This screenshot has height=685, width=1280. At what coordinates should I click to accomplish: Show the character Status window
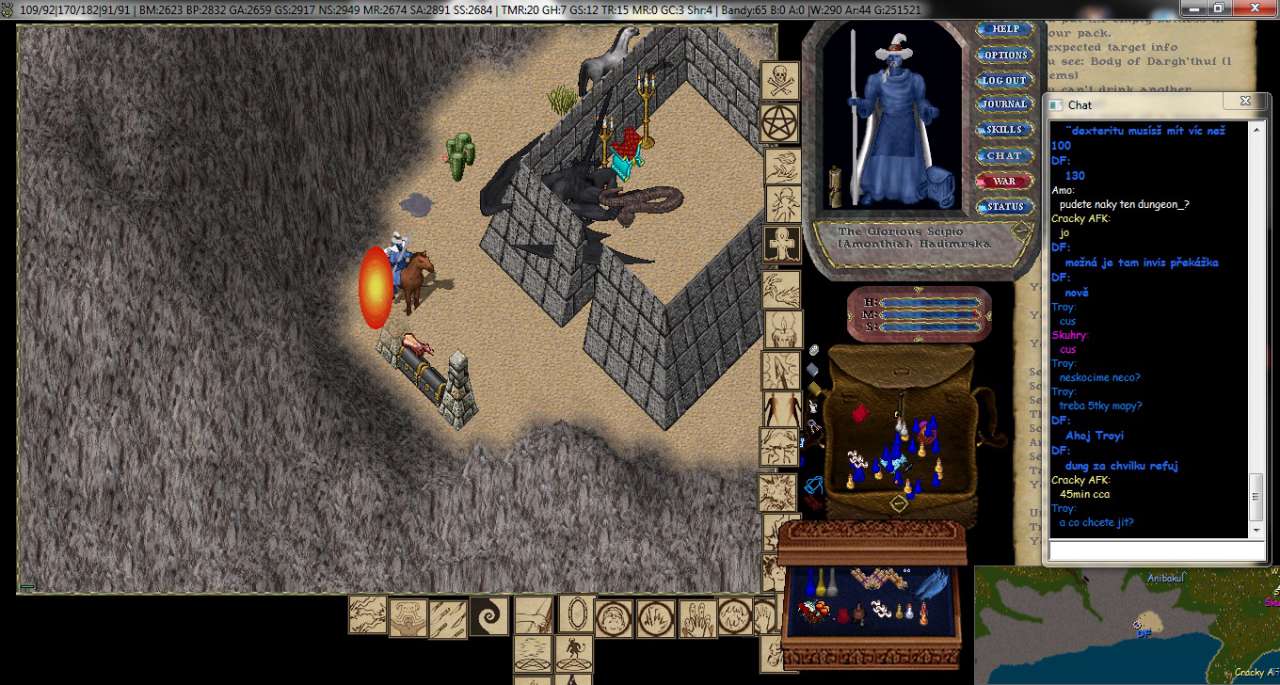click(1004, 207)
